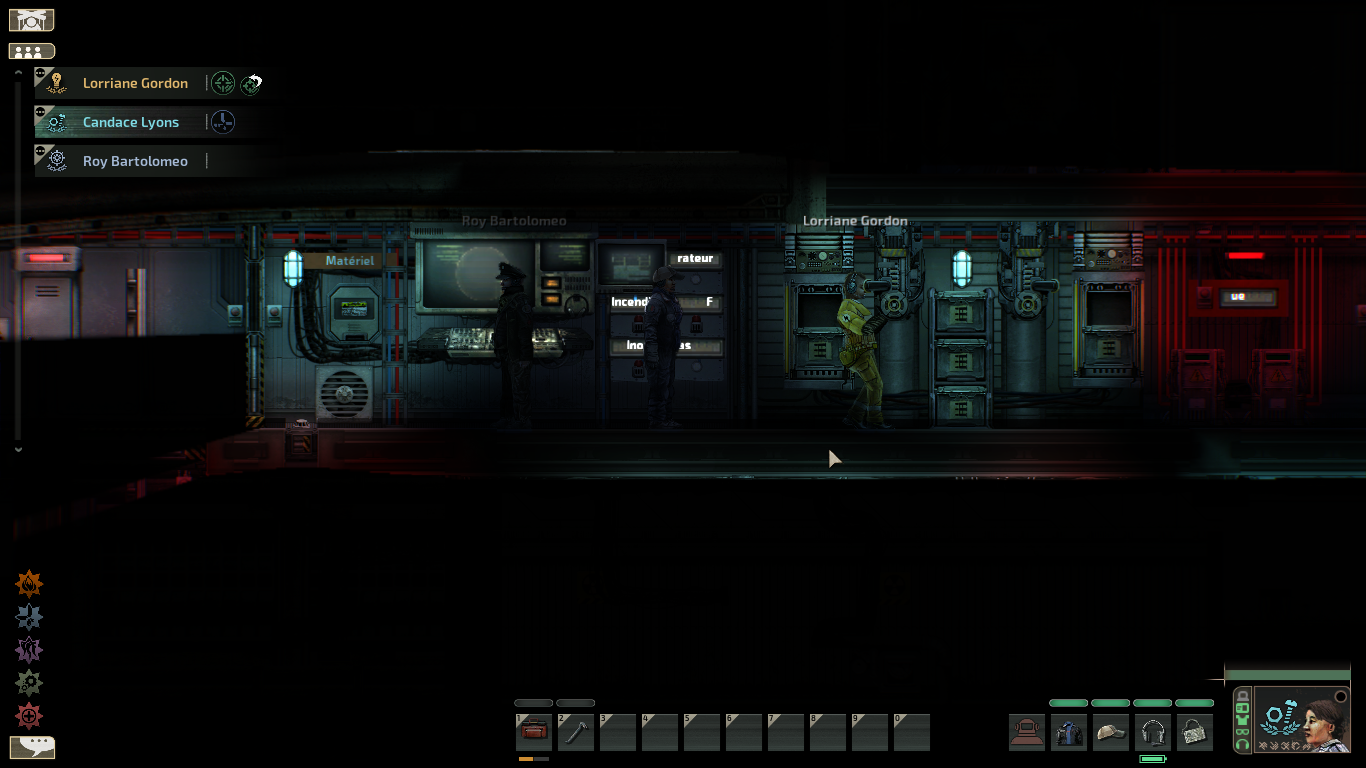
Task: Open the top-left headset character button
Action: [x=31, y=20]
